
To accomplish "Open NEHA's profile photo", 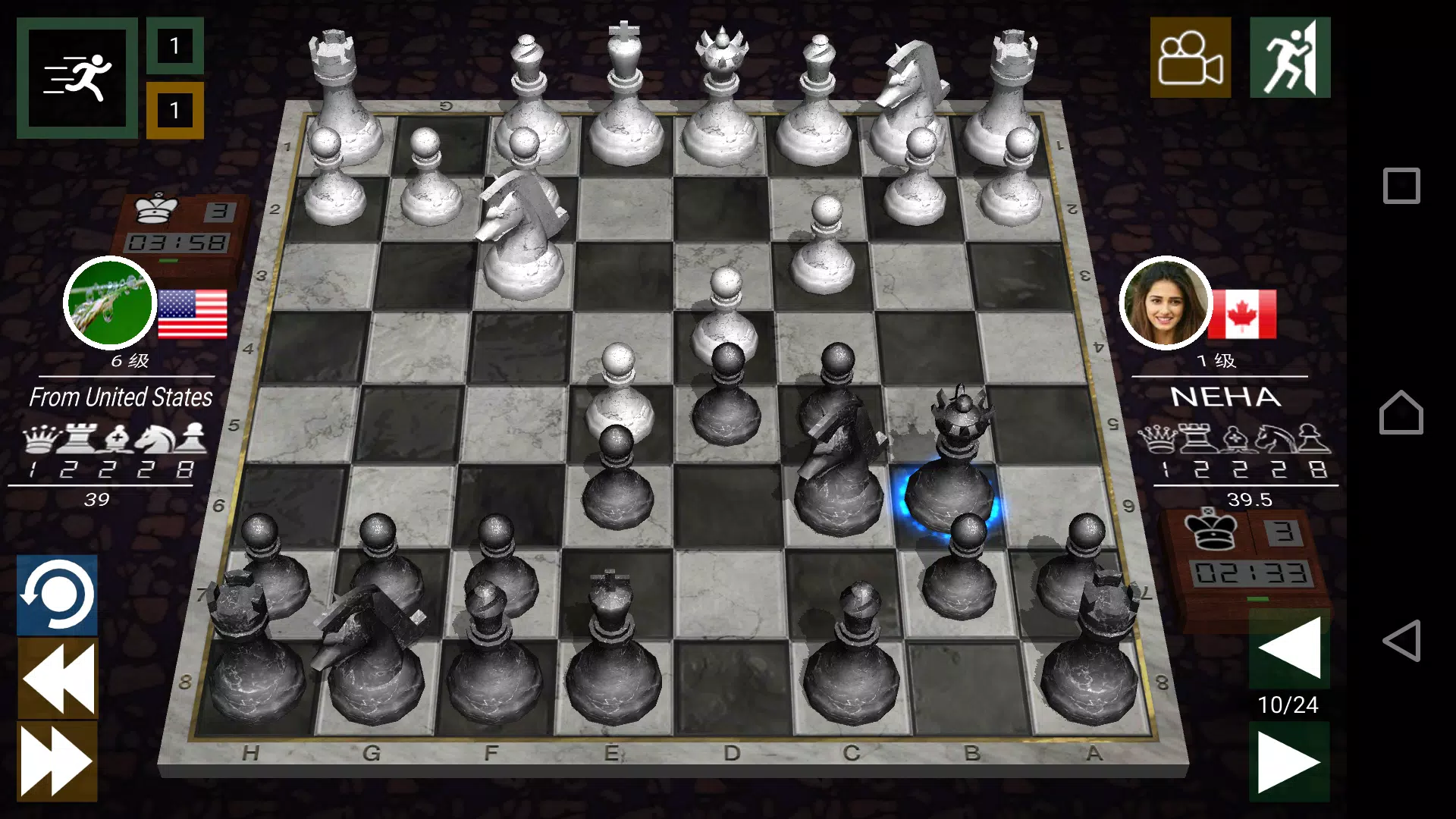I will pos(1166,303).
